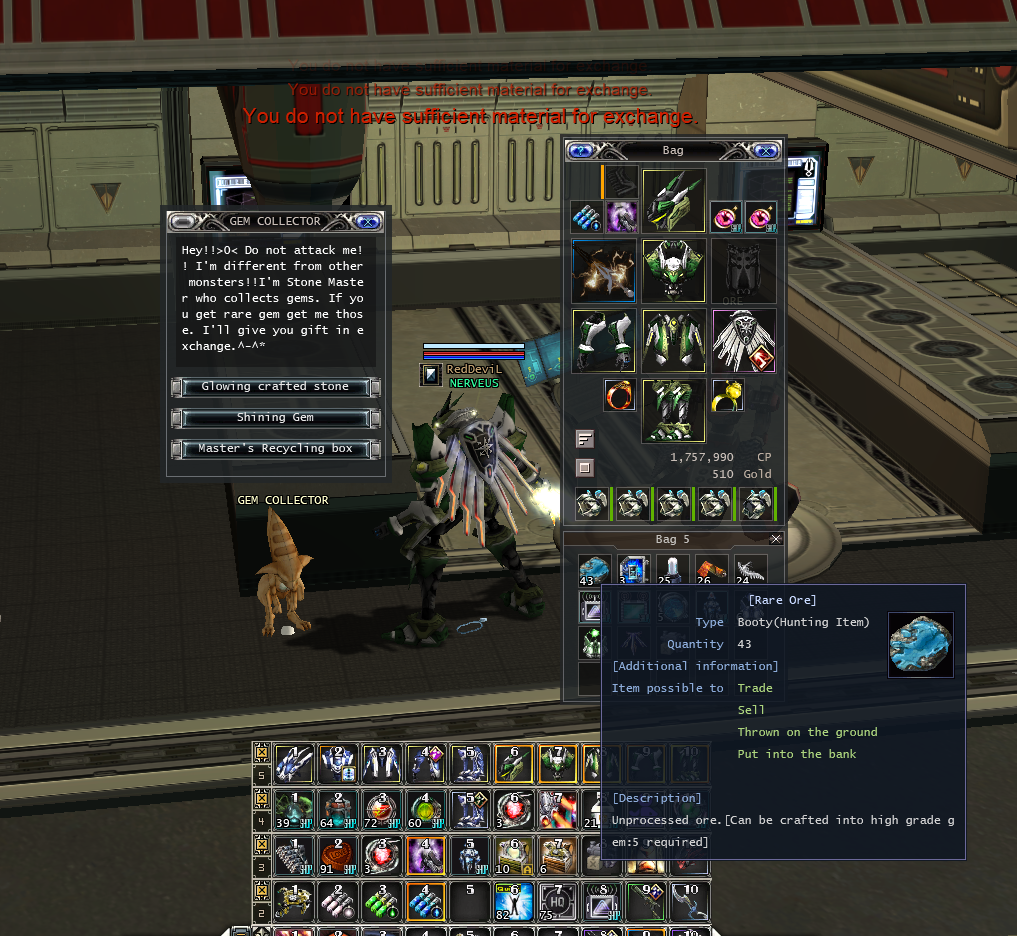This screenshot has width=1017, height=936.
Task: Select the winged shield equipment slot
Action: coord(743,340)
